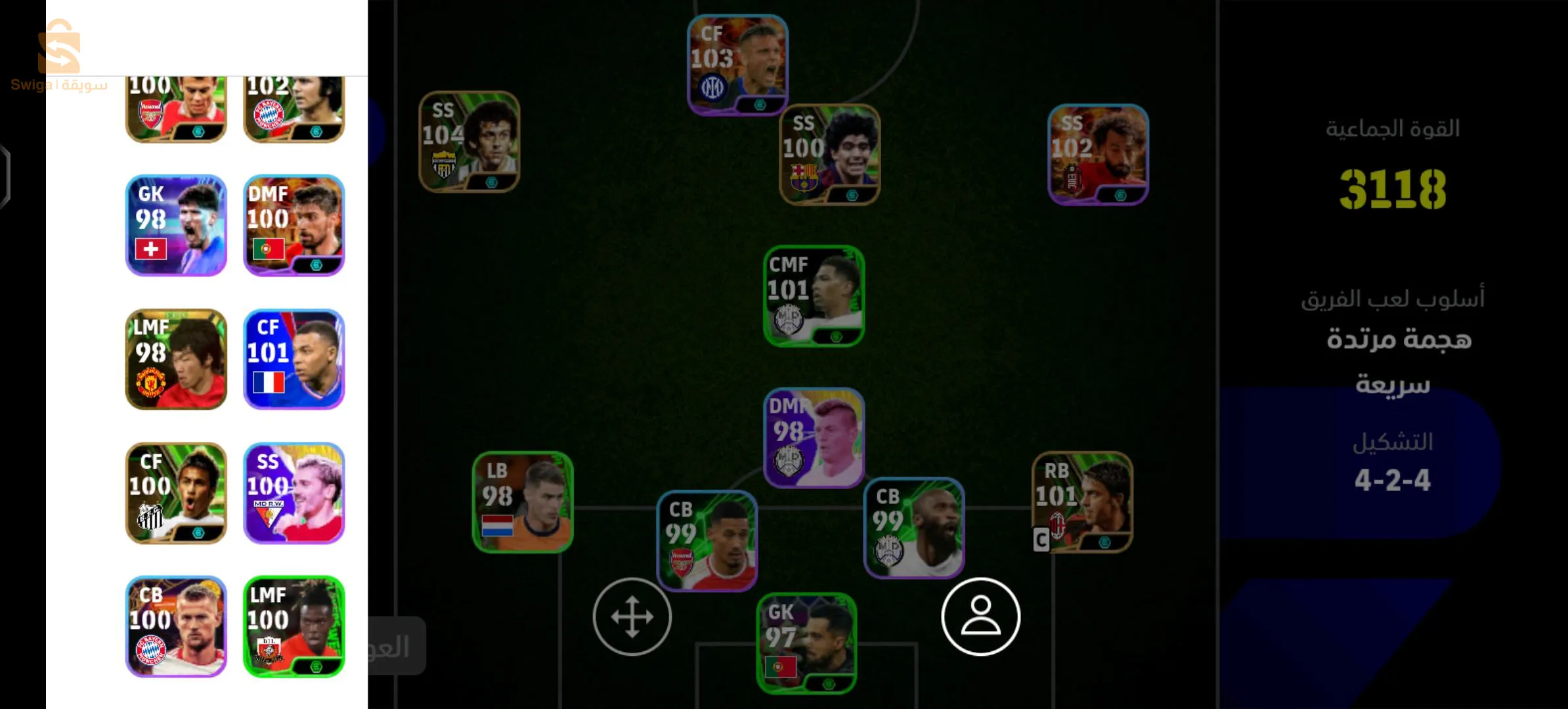Viewport: 1568px width, 709px height.
Task: Choose the DMF 100 Portugal reserve card
Action: tap(294, 225)
